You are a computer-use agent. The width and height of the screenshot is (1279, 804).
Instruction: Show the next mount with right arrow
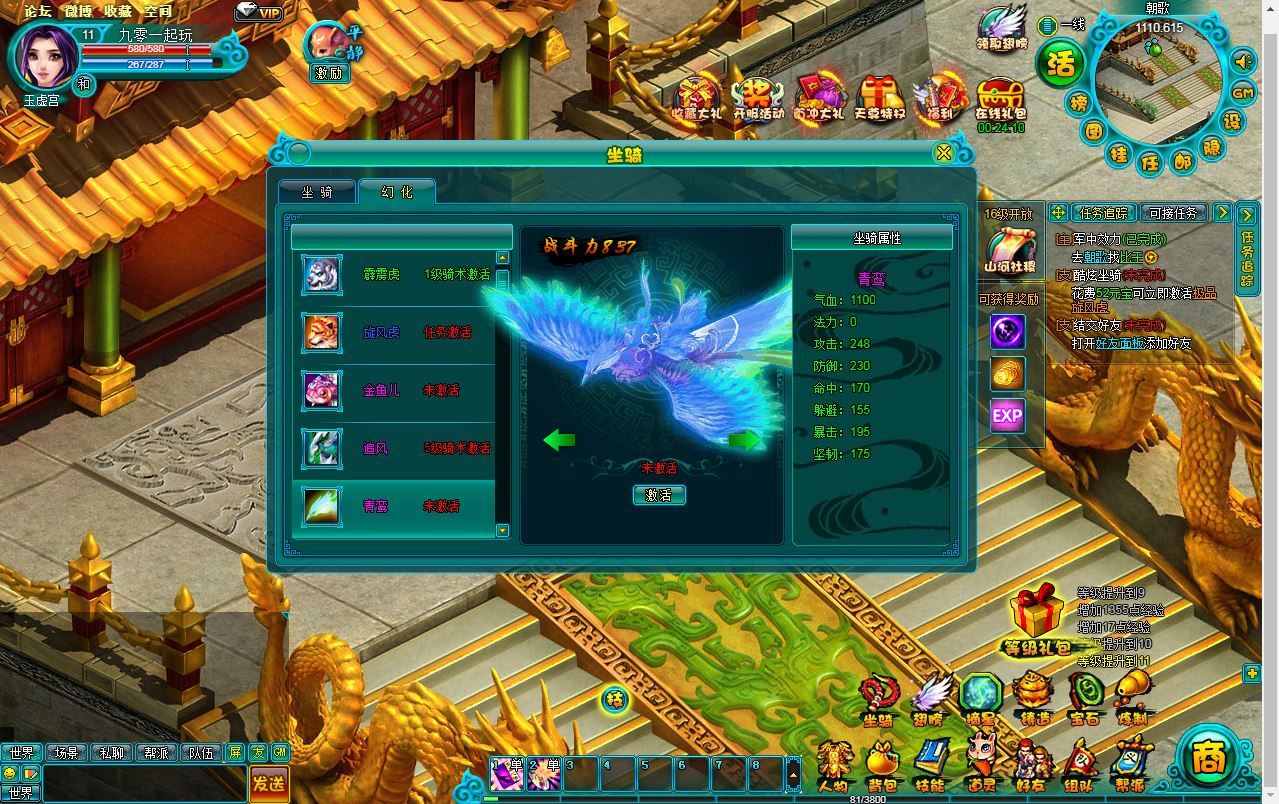point(745,440)
